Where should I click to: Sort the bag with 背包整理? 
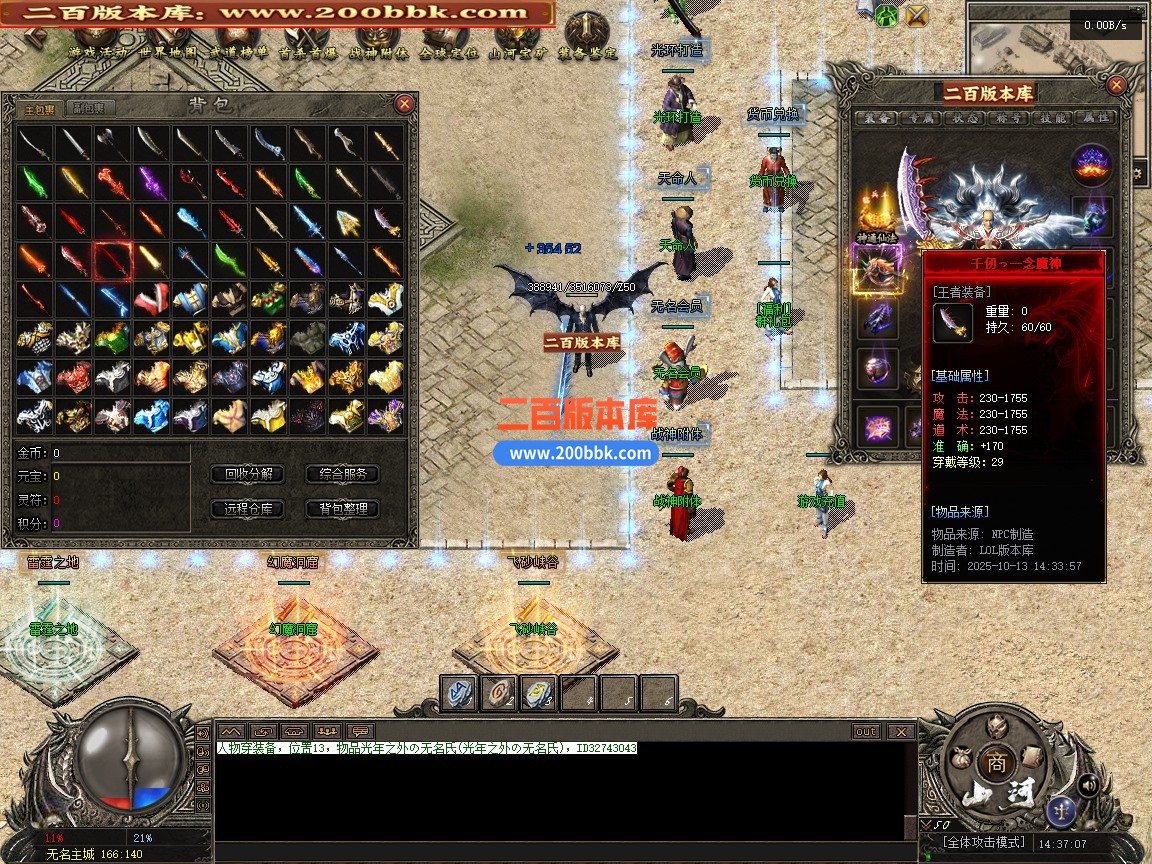tap(342, 509)
